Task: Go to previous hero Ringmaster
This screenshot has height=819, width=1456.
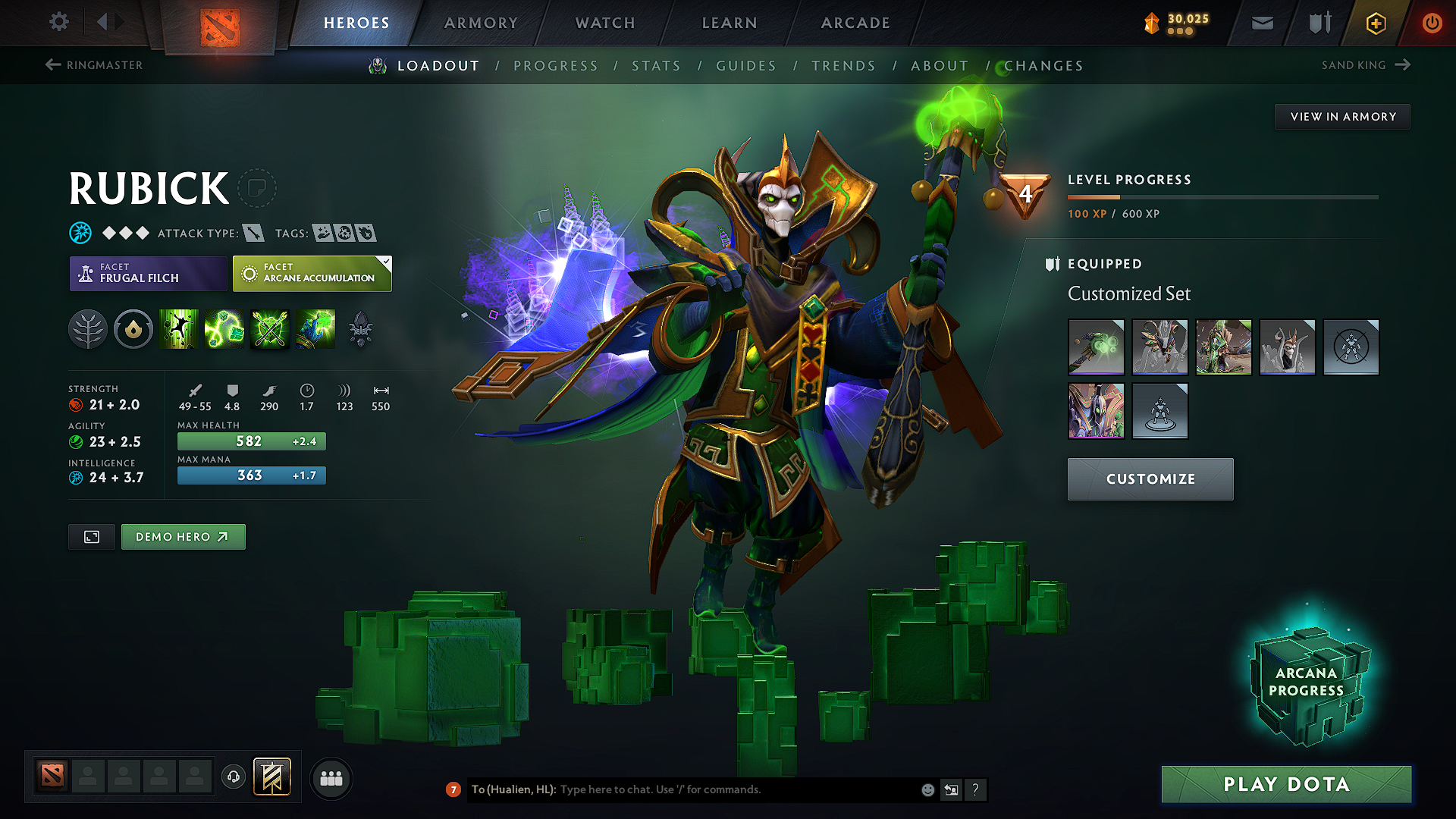Action: [x=95, y=65]
